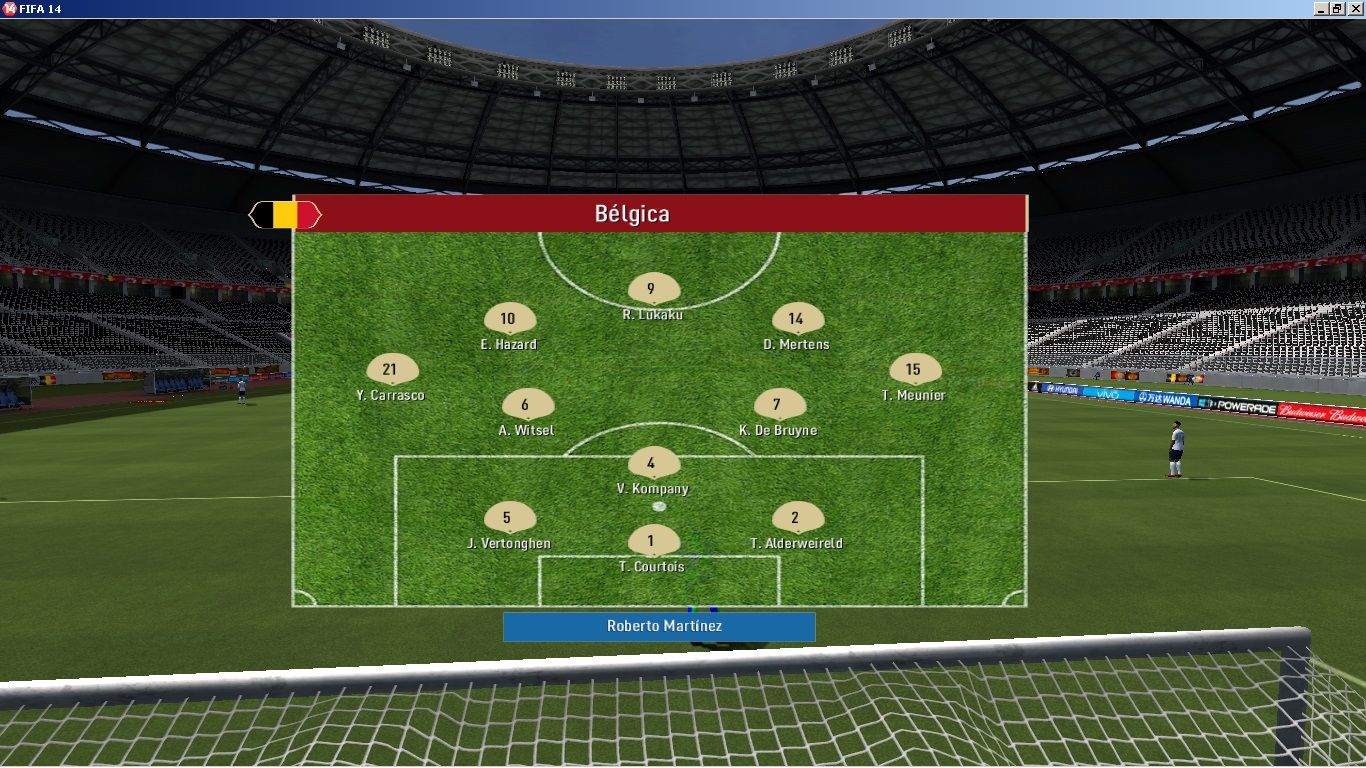Choose D. Mertens' number 14 marker

[798, 320]
